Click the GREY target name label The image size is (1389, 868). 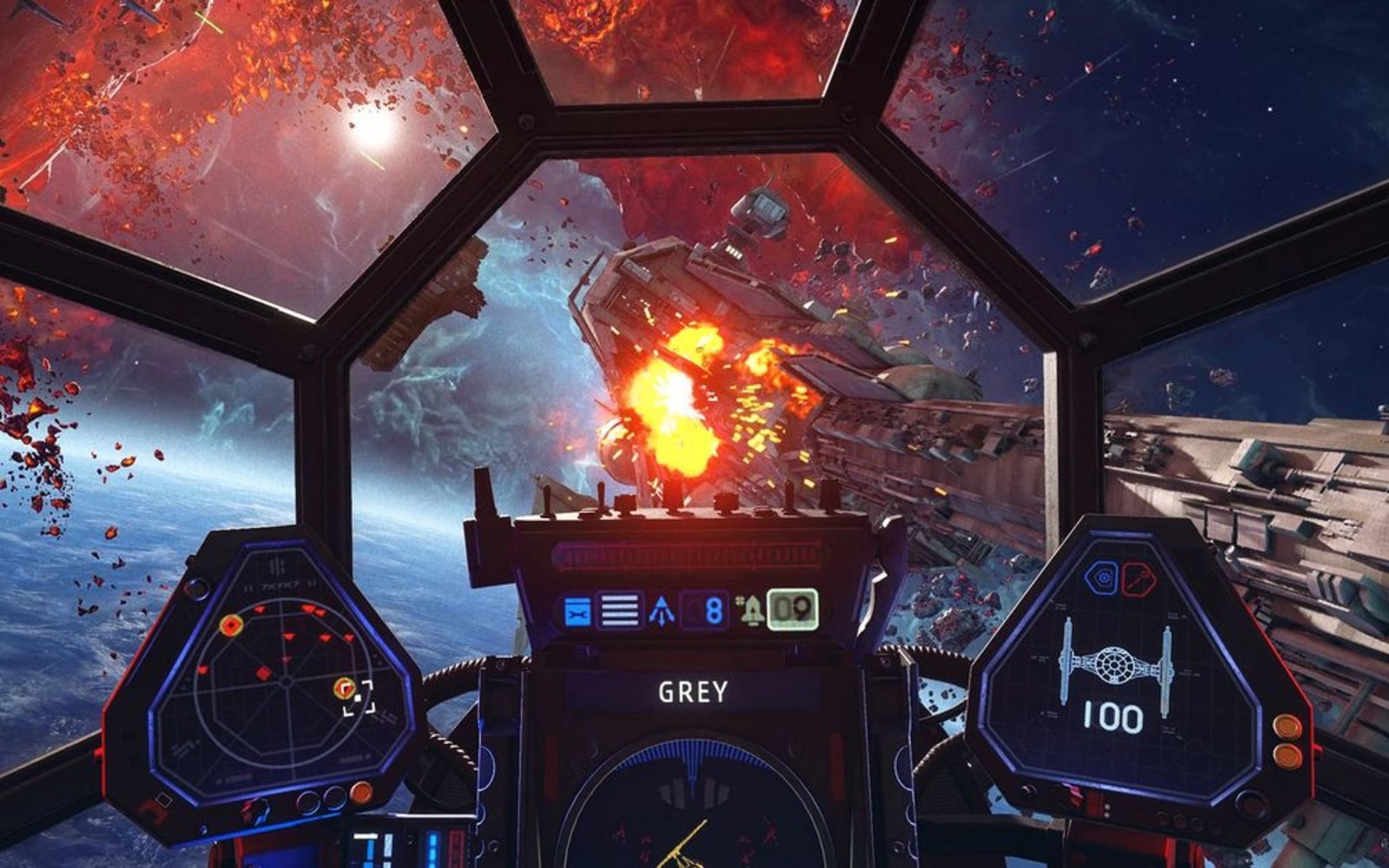coord(693,692)
